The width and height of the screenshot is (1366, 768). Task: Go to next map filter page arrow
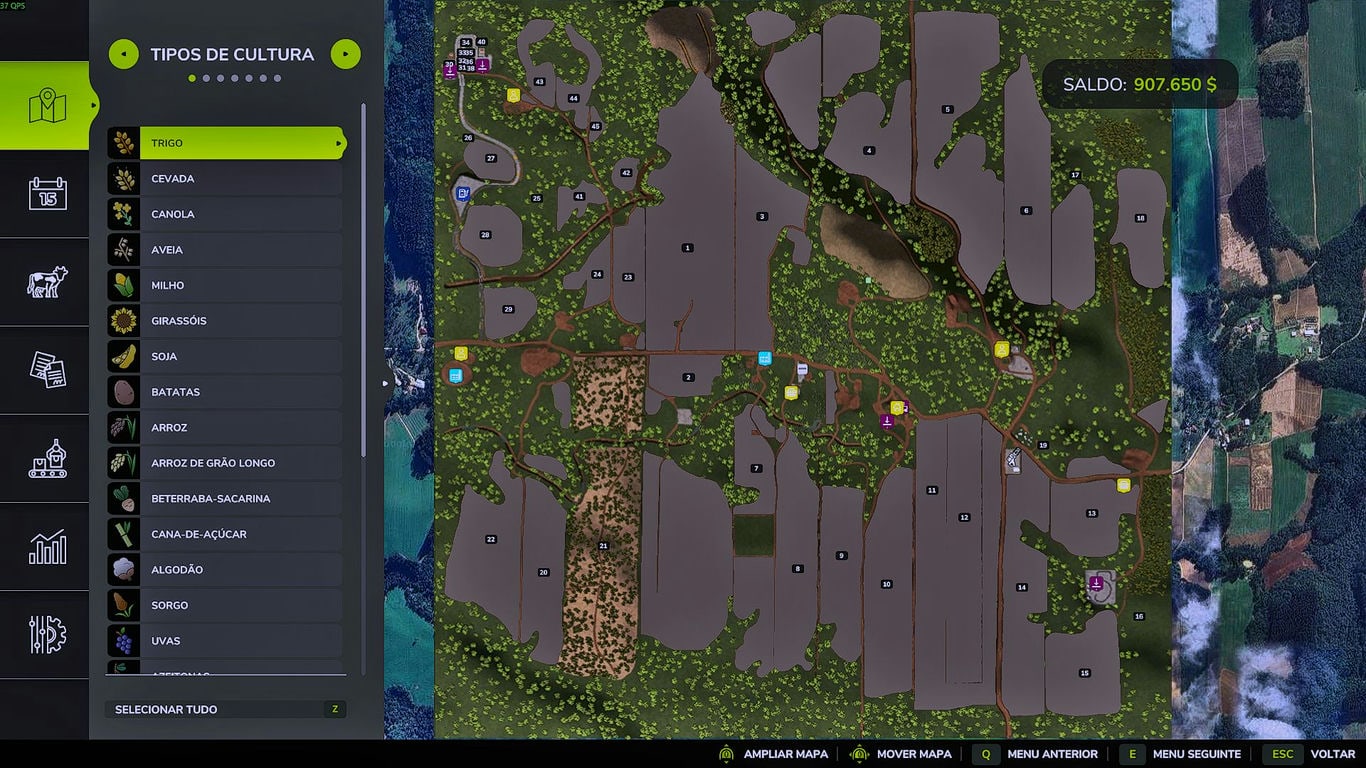[x=345, y=54]
